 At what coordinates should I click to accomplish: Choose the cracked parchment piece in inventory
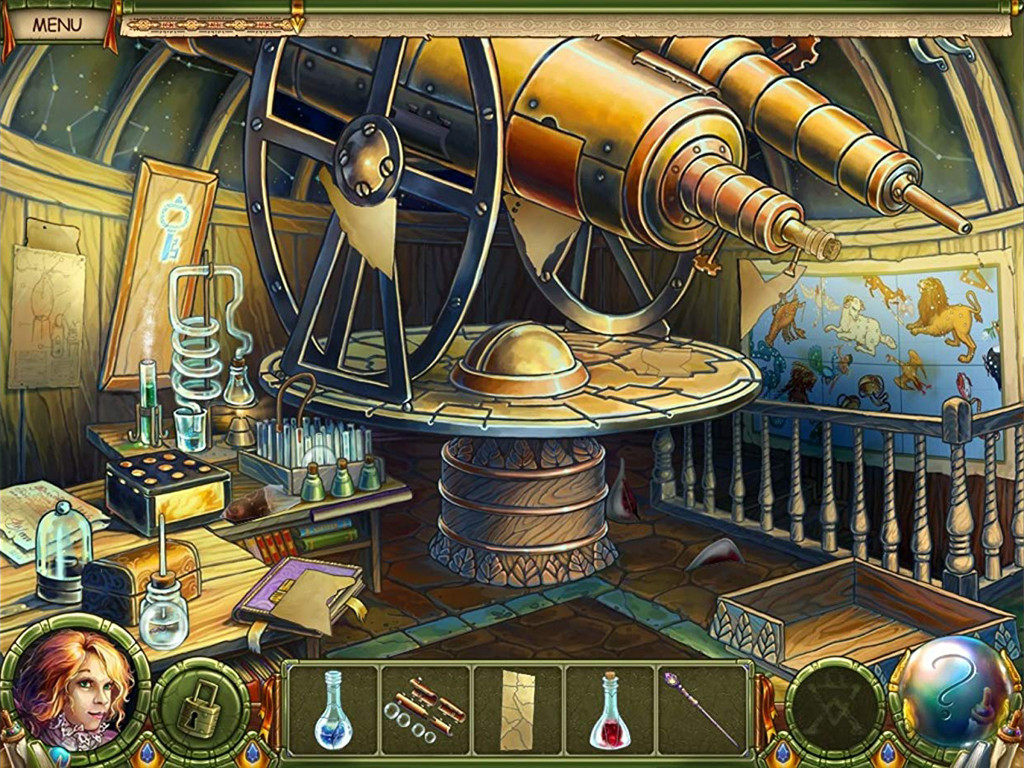click(x=517, y=709)
